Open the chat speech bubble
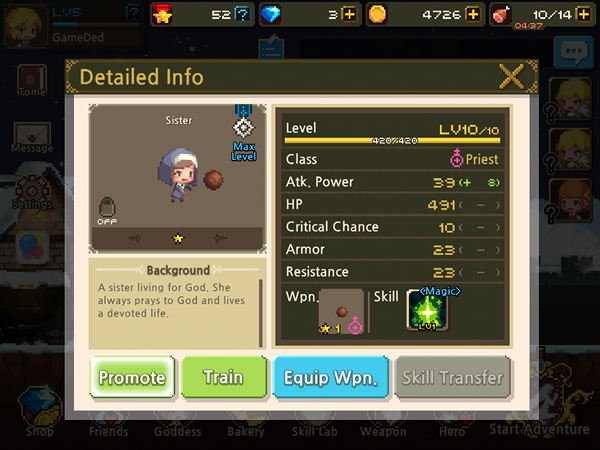The image size is (600, 450). (574, 52)
